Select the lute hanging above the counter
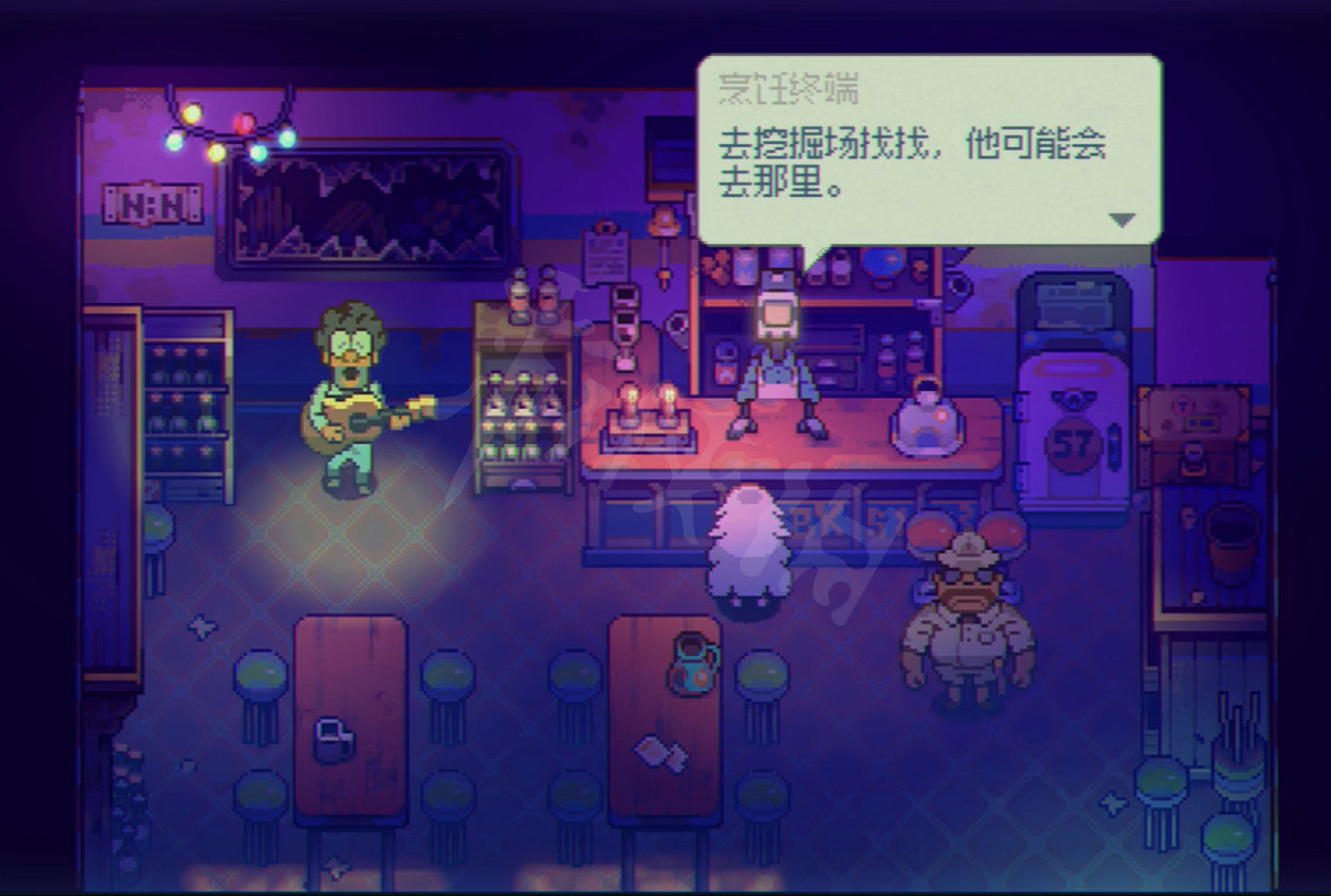Image resolution: width=1331 pixels, height=896 pixels. coord(663,225)
